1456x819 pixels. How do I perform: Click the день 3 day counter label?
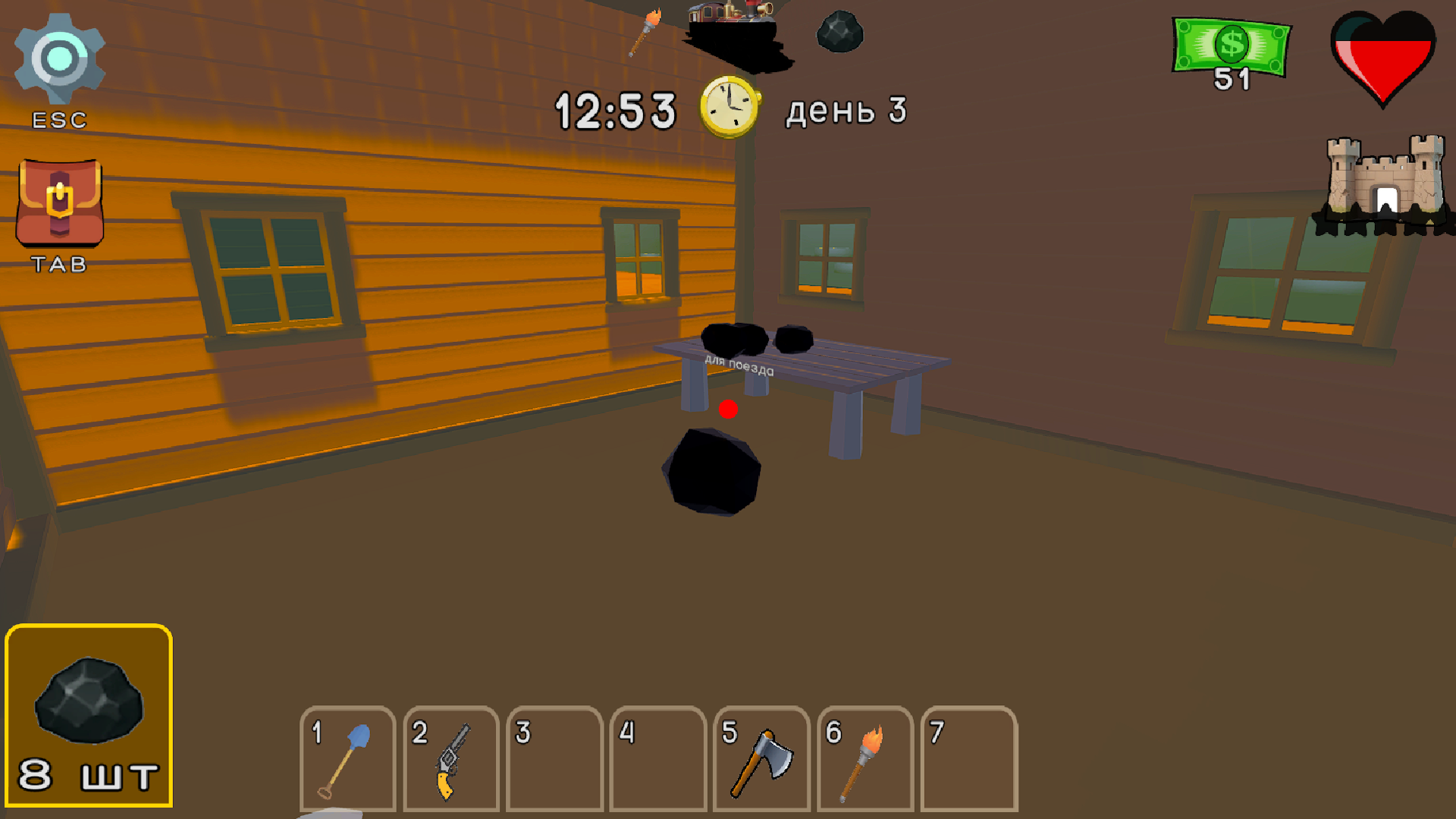click(x=846, y=110)
